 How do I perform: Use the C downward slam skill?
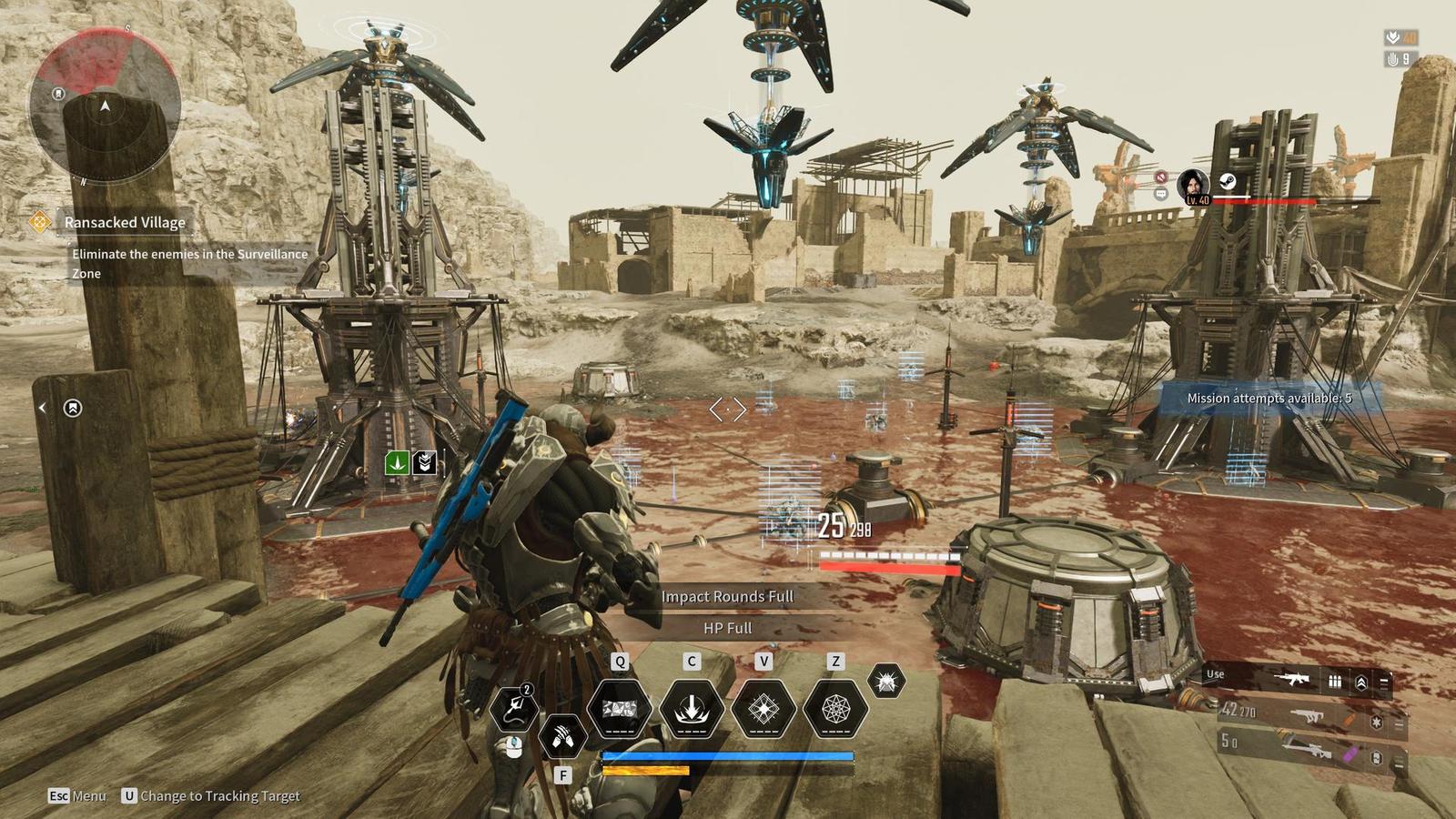pos(692,708)
